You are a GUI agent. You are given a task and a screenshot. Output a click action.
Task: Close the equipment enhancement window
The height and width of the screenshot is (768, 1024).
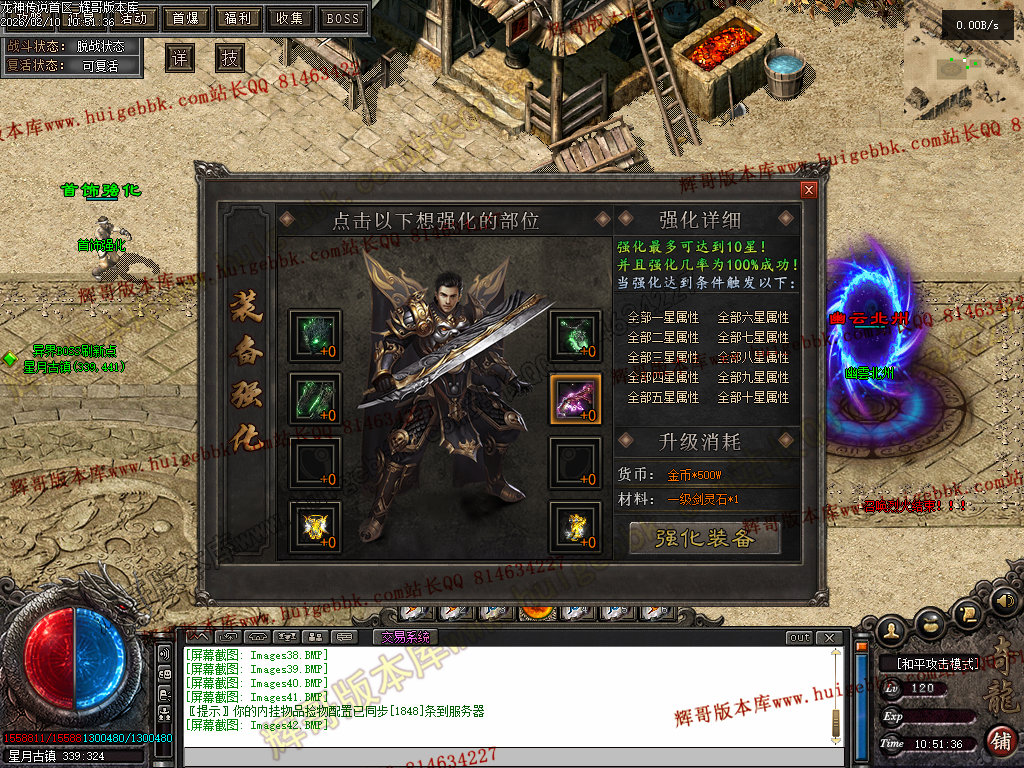(x=809, y=190)
